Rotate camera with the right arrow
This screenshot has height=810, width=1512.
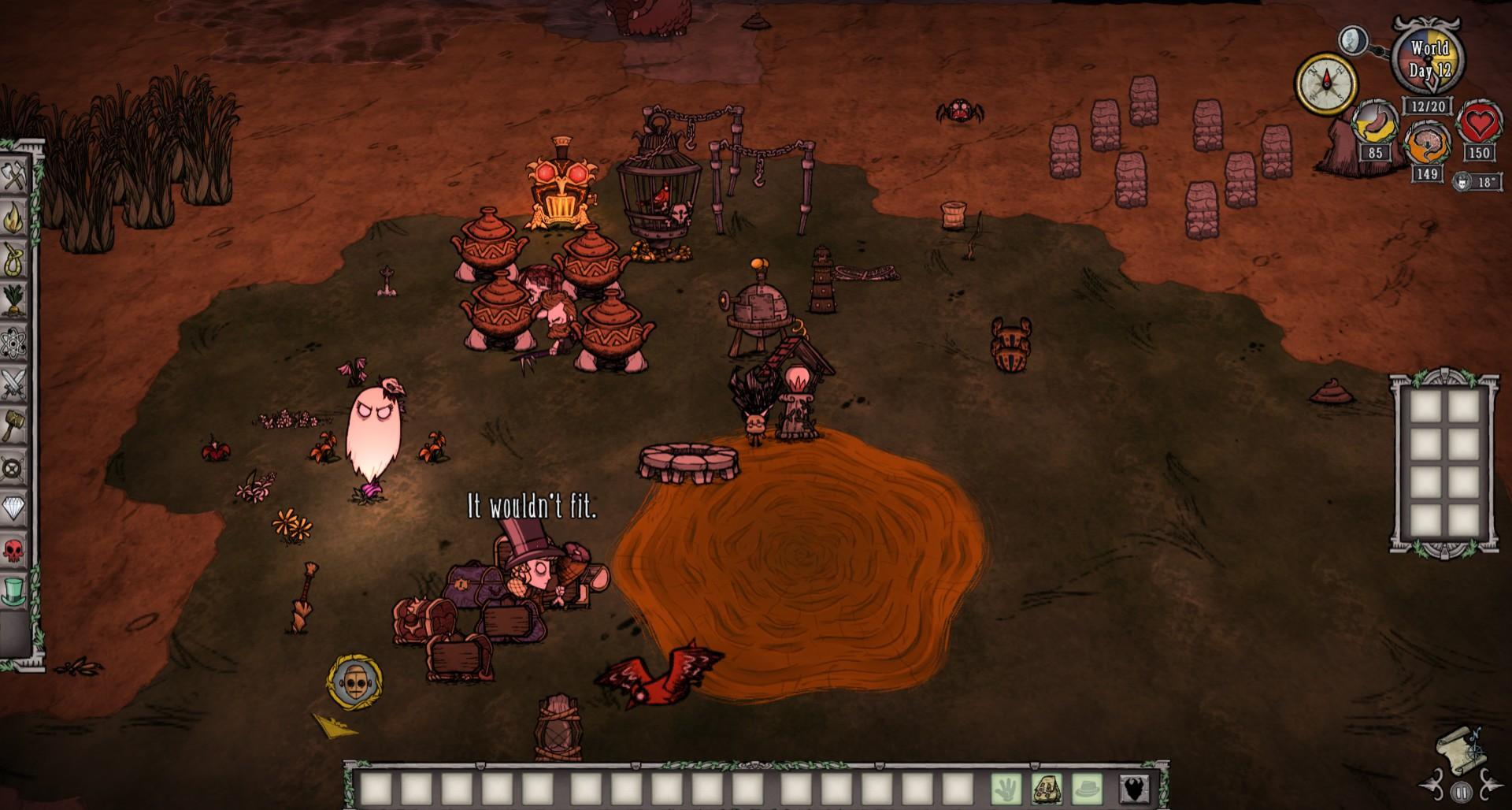pyautogui.click(x=1490, y=787)
